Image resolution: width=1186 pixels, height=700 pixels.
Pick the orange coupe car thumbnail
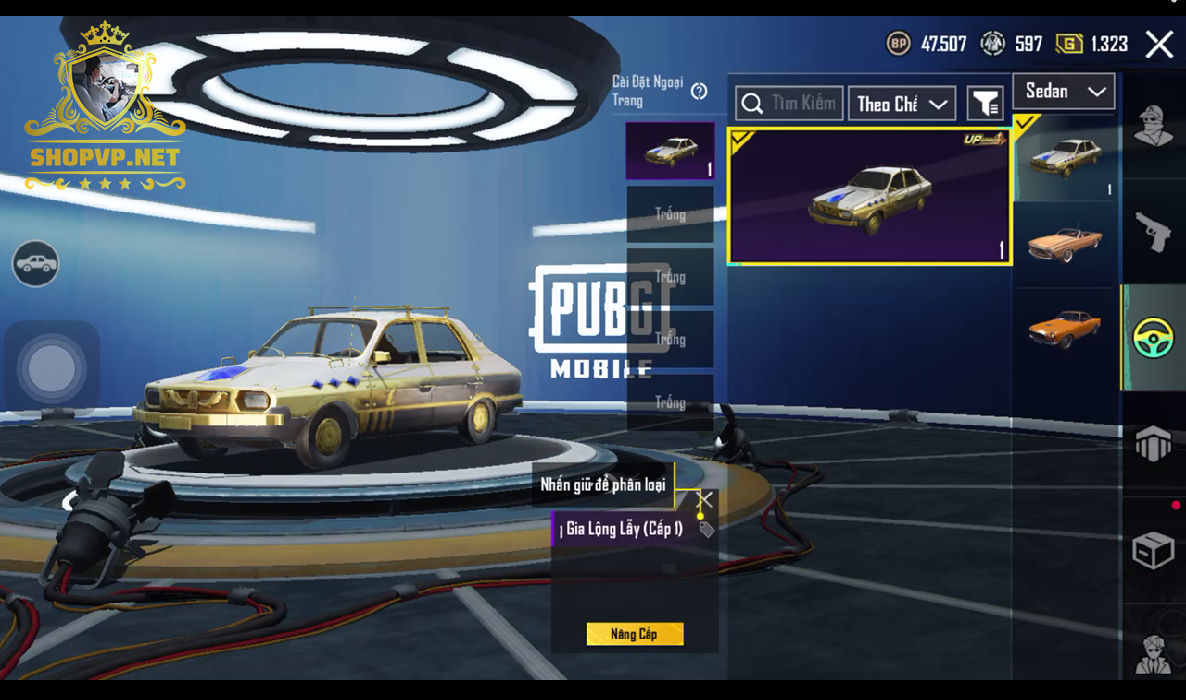[x=1064, y=328]
